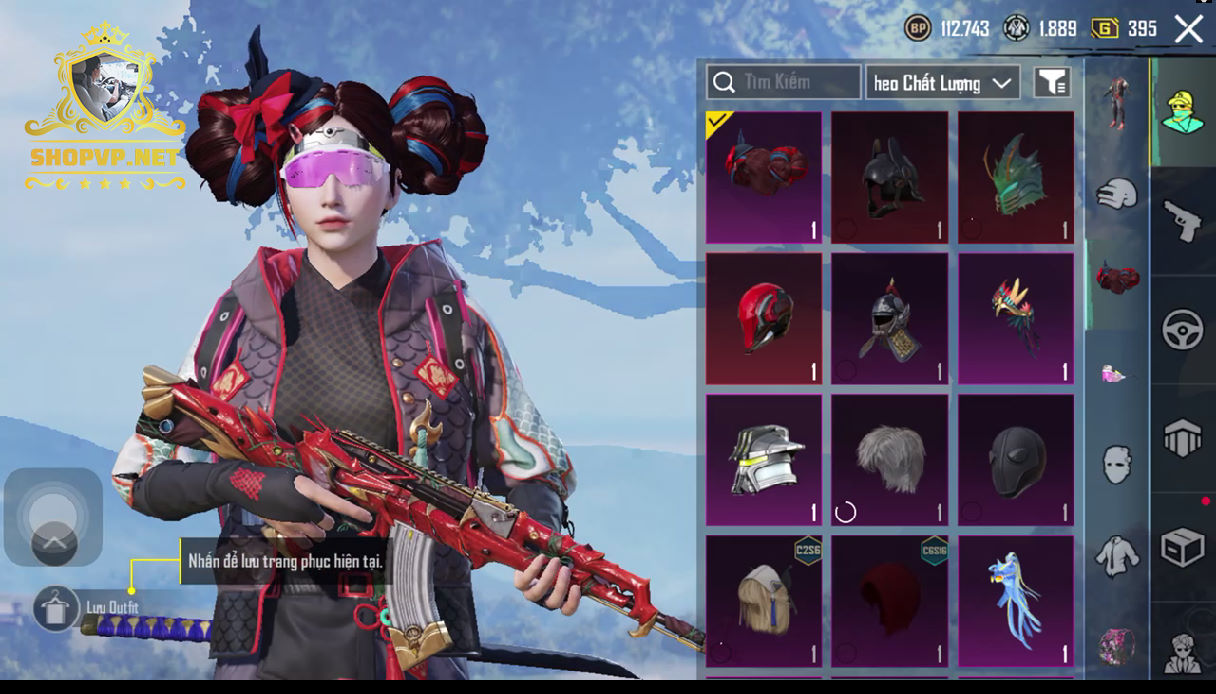Save current look with Lưu Outfit button
Screen dimensions: 1216x694
[x=56, y=608]
